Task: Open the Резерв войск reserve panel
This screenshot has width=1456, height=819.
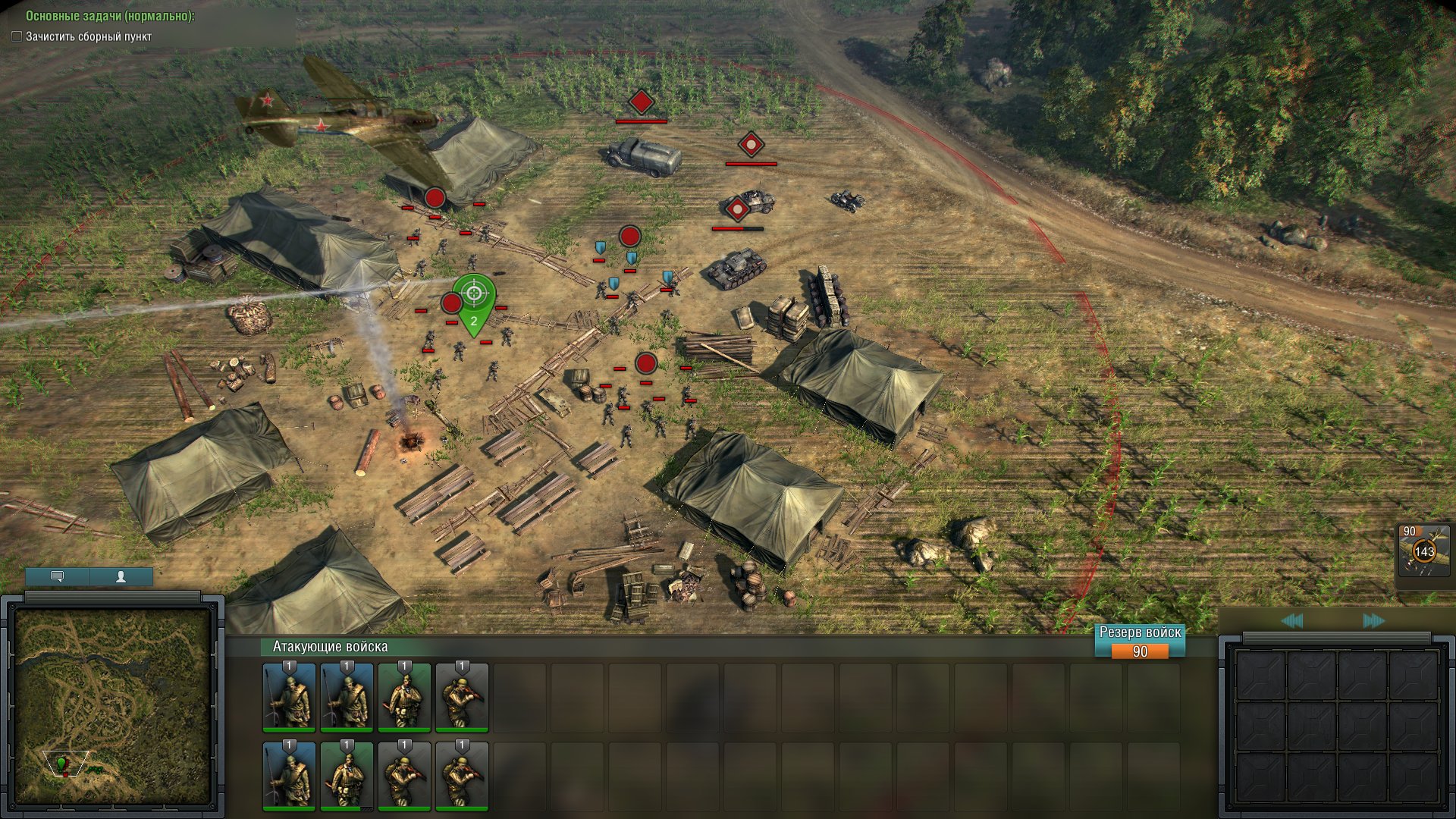Action: (1140, 642)
